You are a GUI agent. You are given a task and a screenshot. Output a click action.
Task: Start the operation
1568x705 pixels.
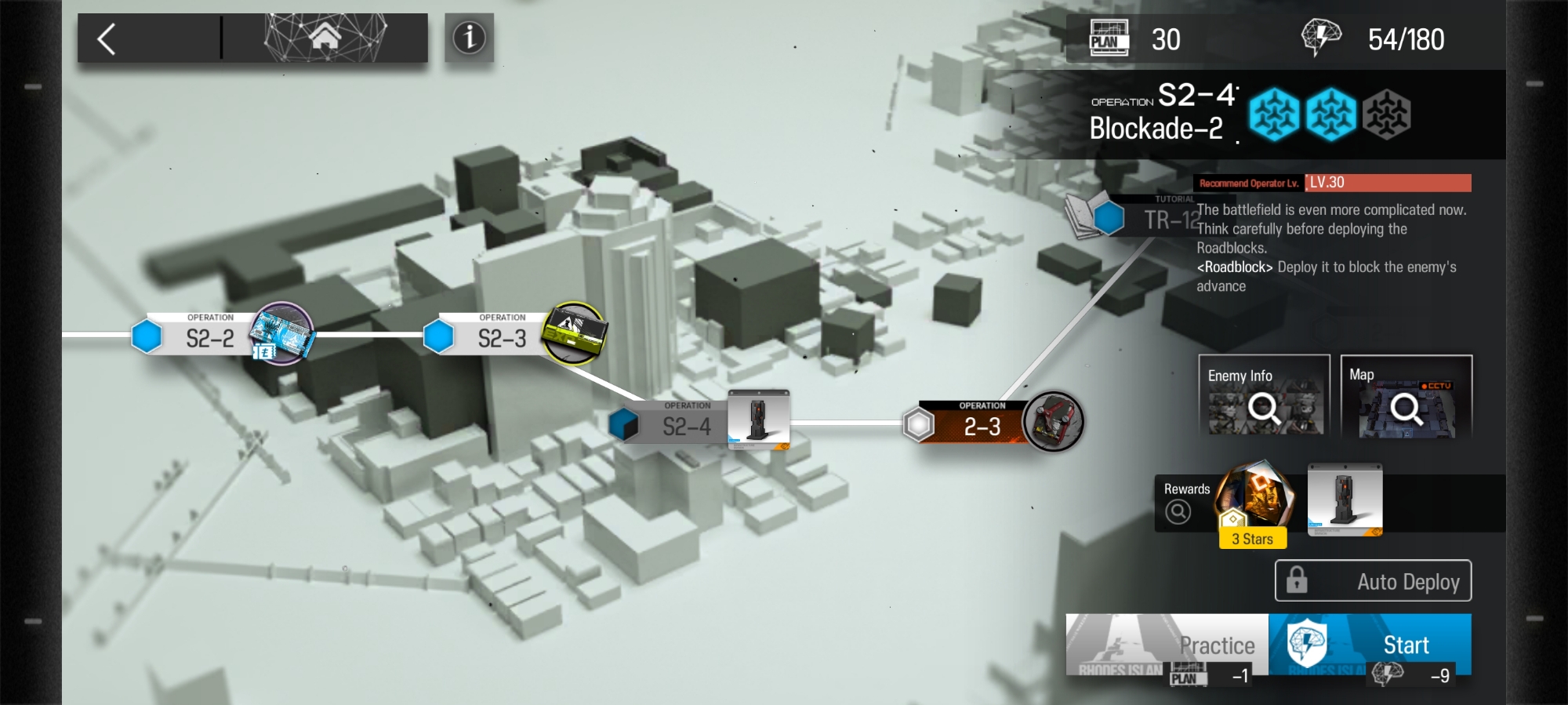pyautogui.click(x=1370, y=645)
